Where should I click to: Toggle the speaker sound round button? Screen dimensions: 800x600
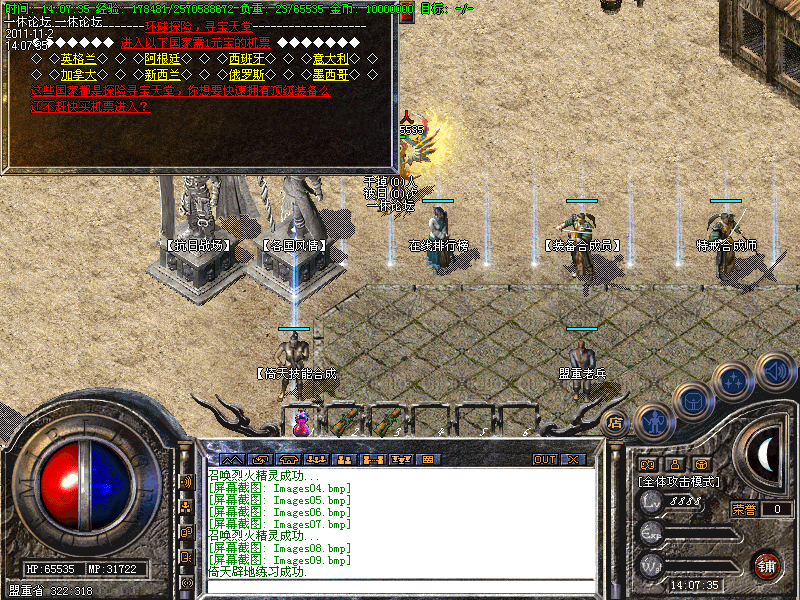(x=775, y=371)
